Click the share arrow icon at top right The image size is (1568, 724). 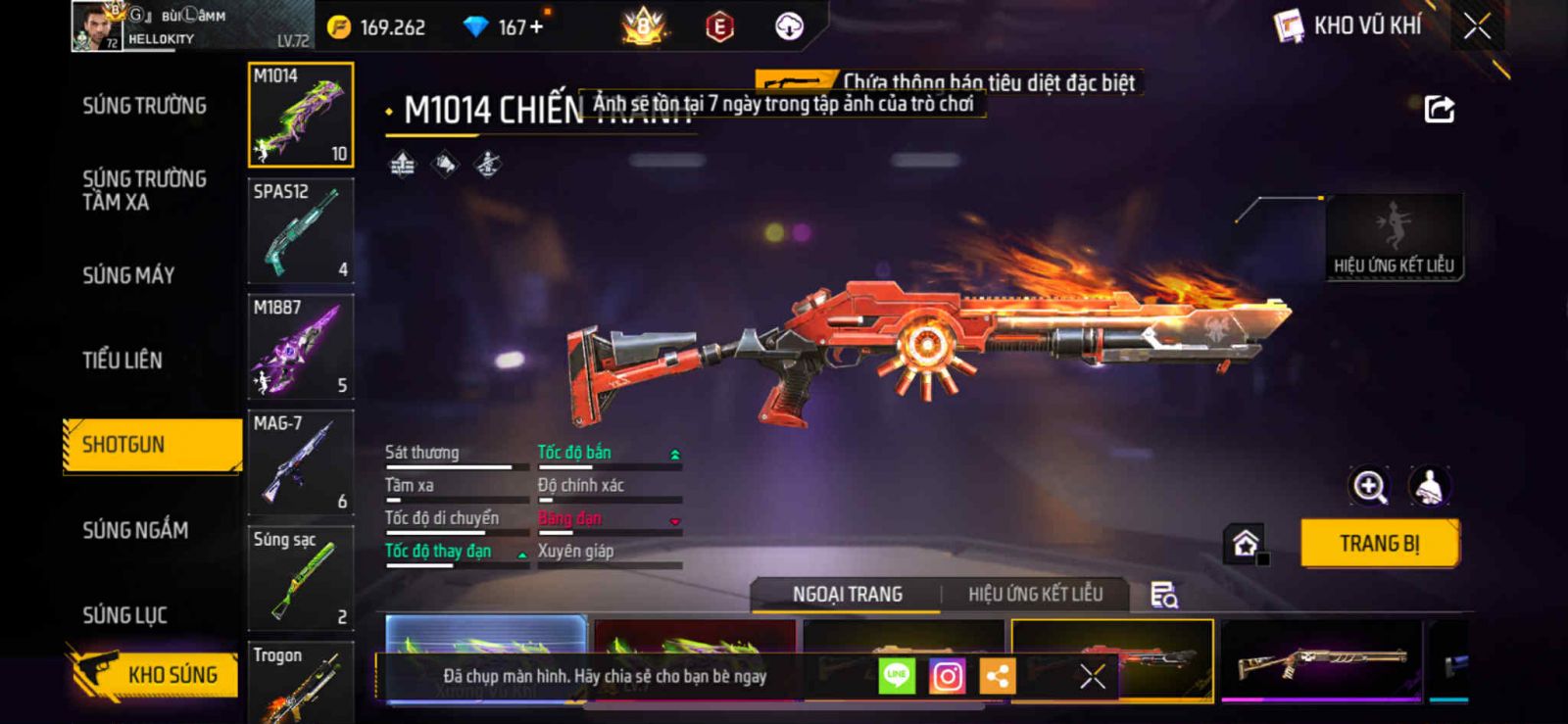tap(1439, 109)
